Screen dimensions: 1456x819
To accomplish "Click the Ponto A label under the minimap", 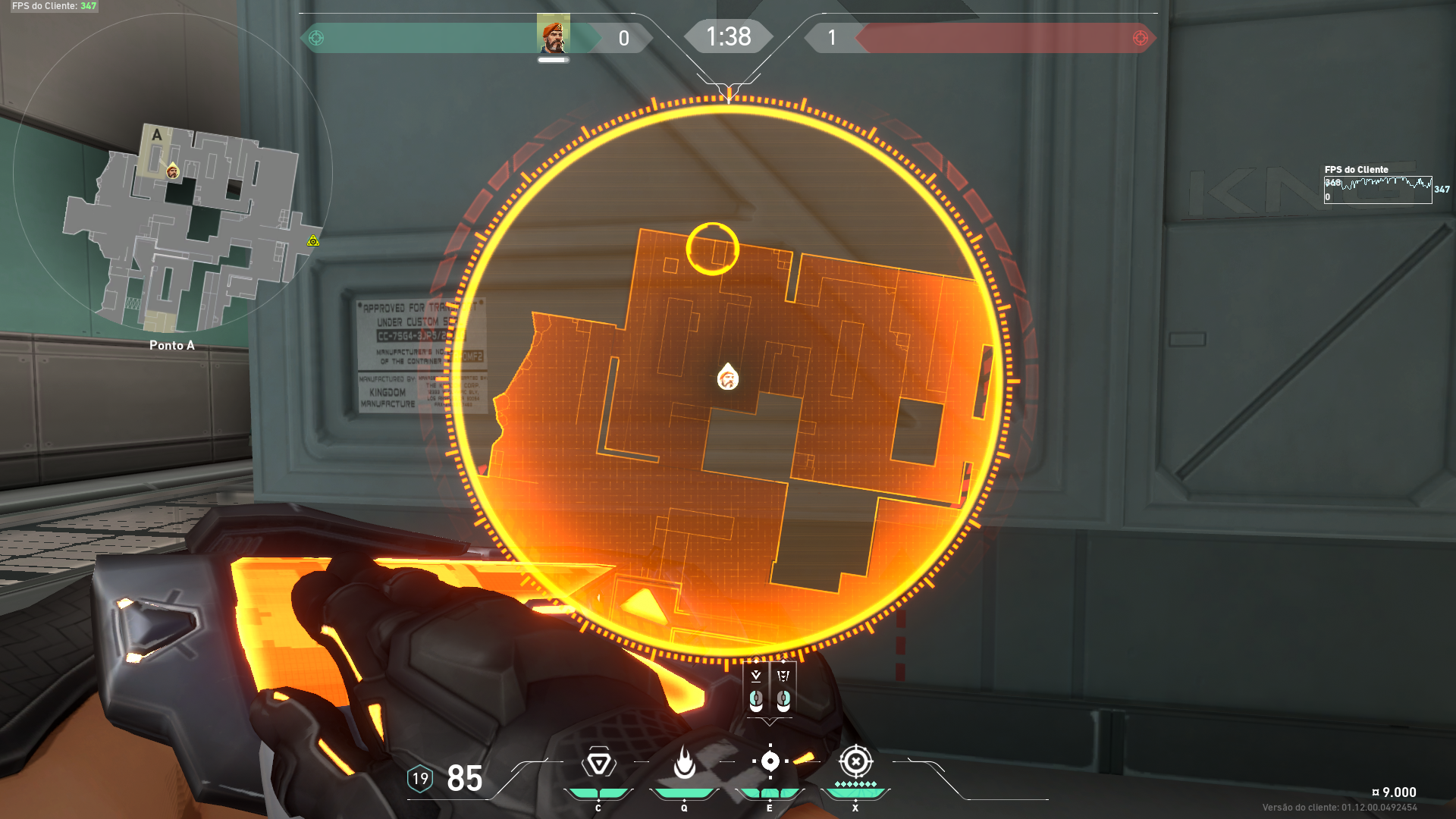I will (x=173, y=345).
